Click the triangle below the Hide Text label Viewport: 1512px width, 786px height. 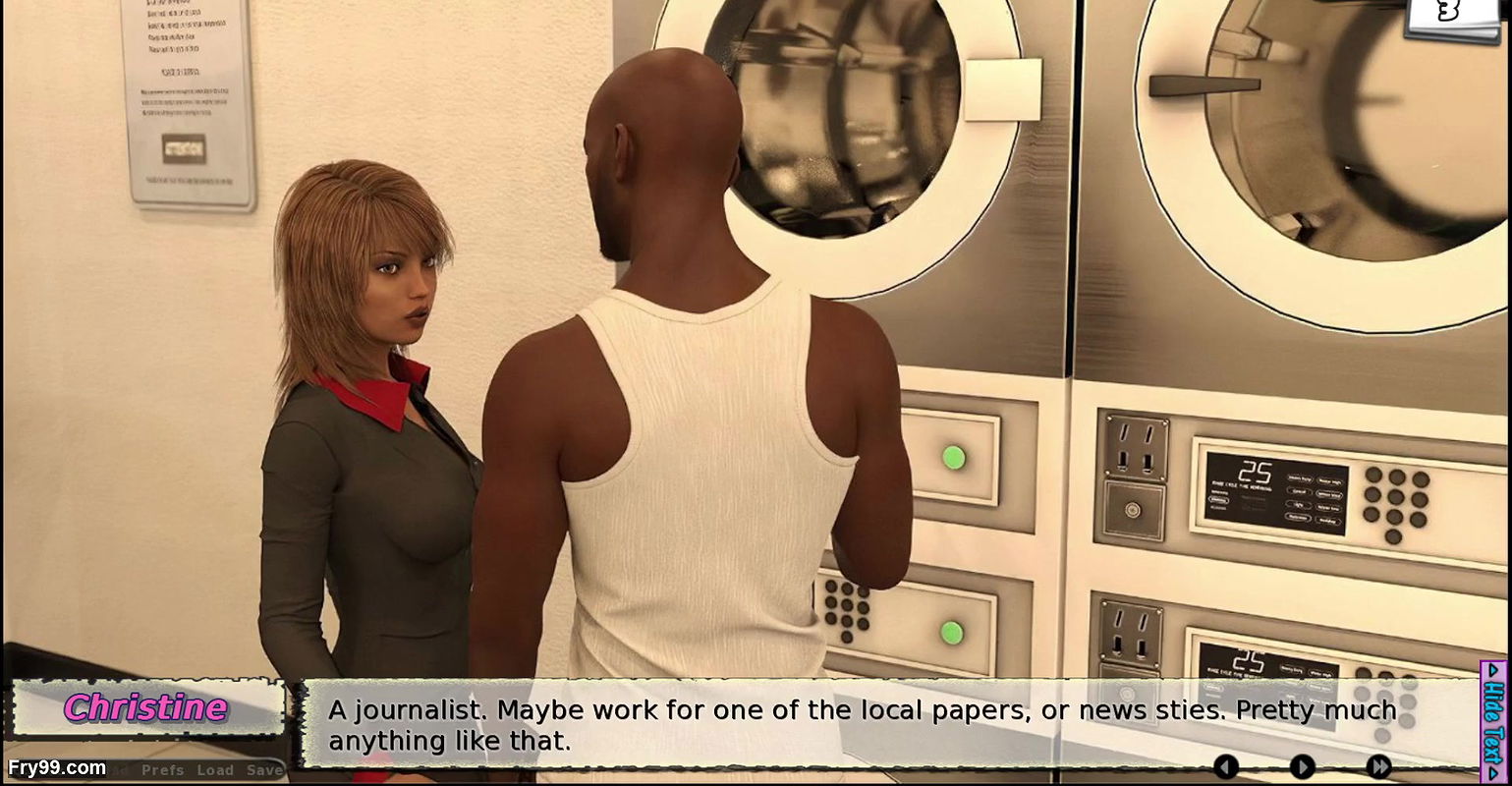(x=1495, y=774)
